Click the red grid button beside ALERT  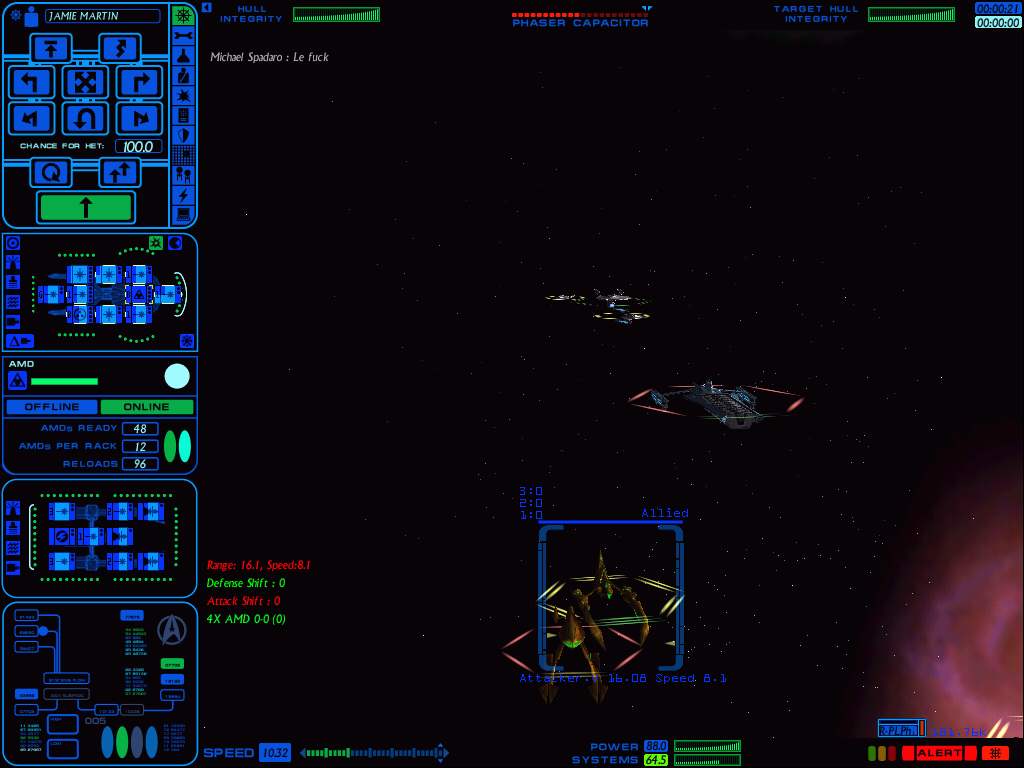[x=995, y=753]
